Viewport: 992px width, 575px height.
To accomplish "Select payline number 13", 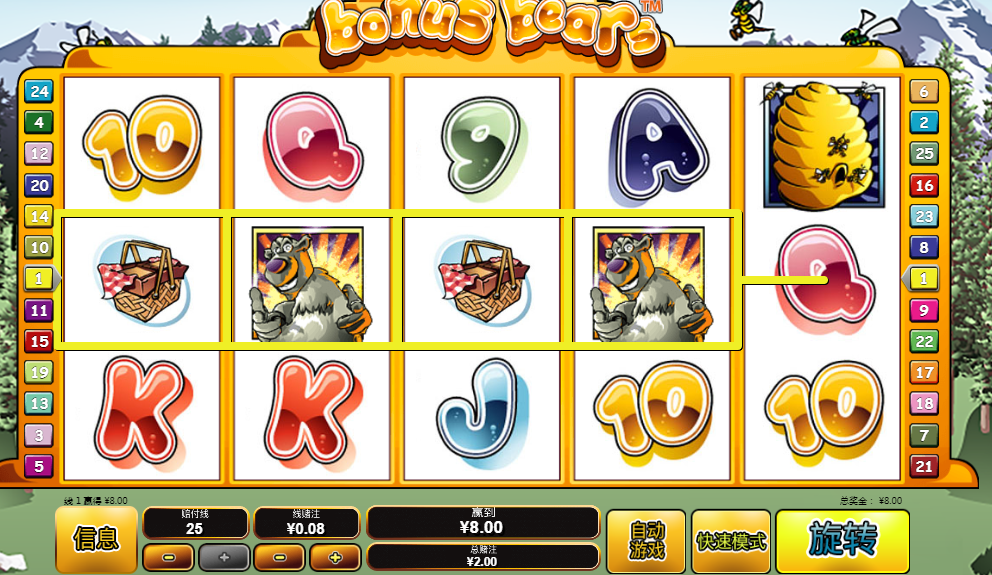I will [38, 404].
